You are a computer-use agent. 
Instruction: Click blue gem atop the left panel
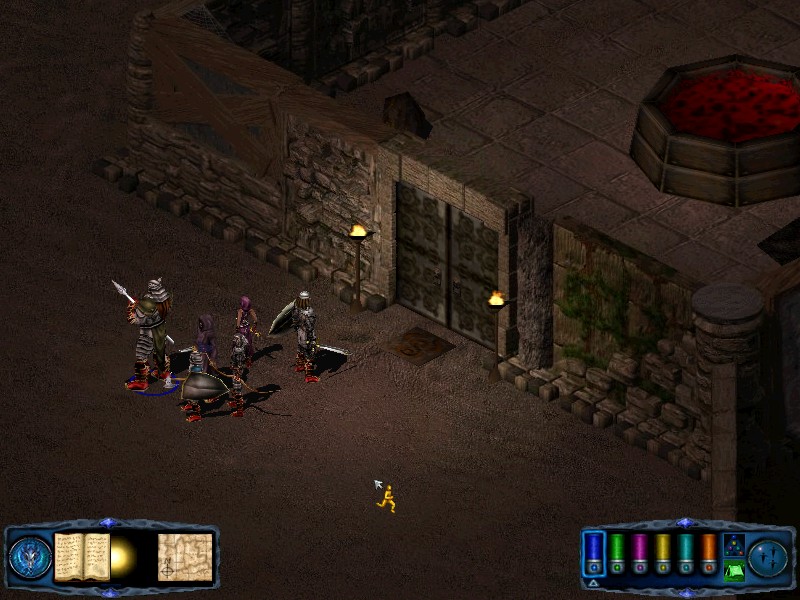109,522
